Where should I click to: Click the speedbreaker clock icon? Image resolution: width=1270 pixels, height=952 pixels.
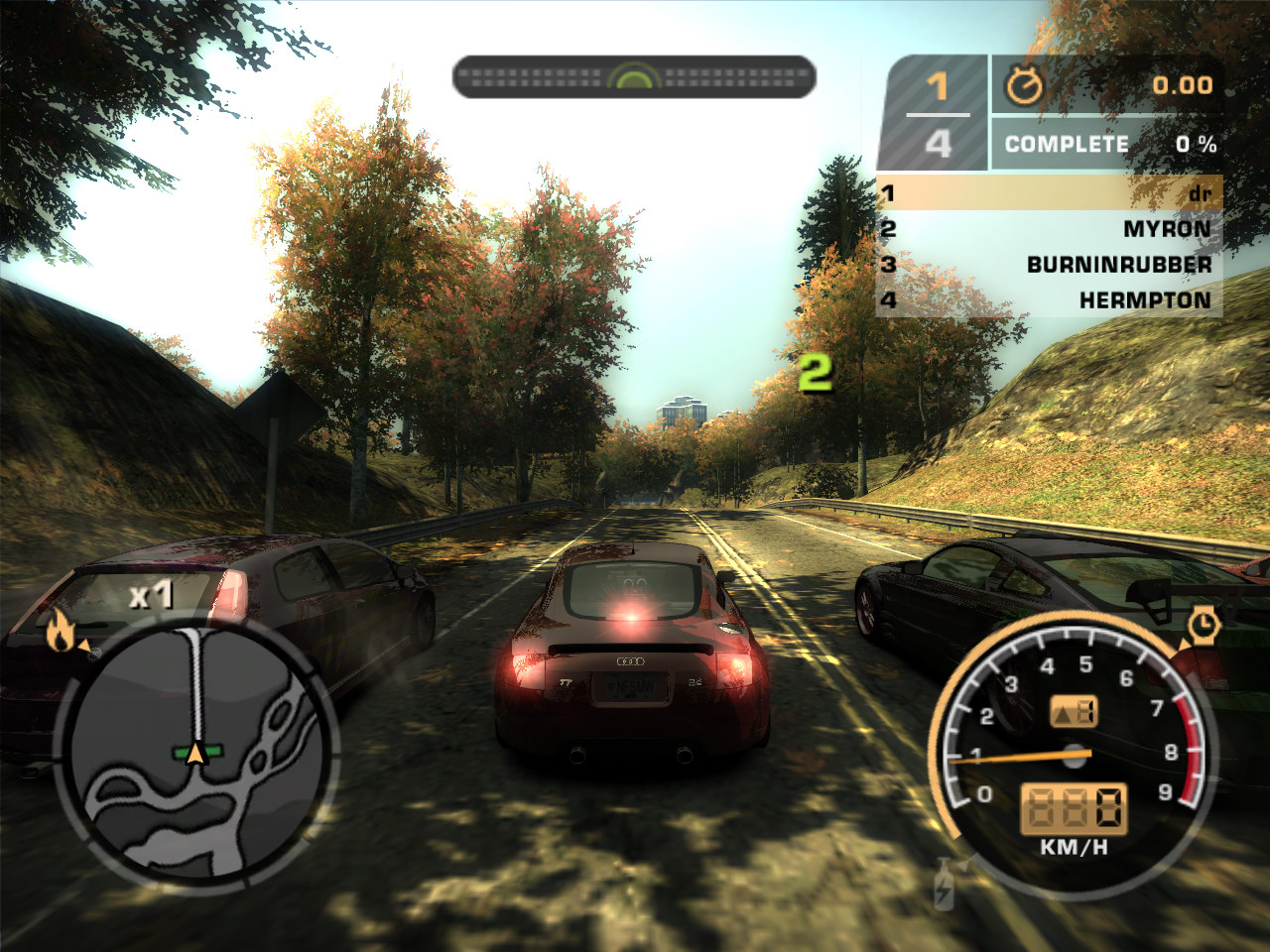[x=1203, y=625]
